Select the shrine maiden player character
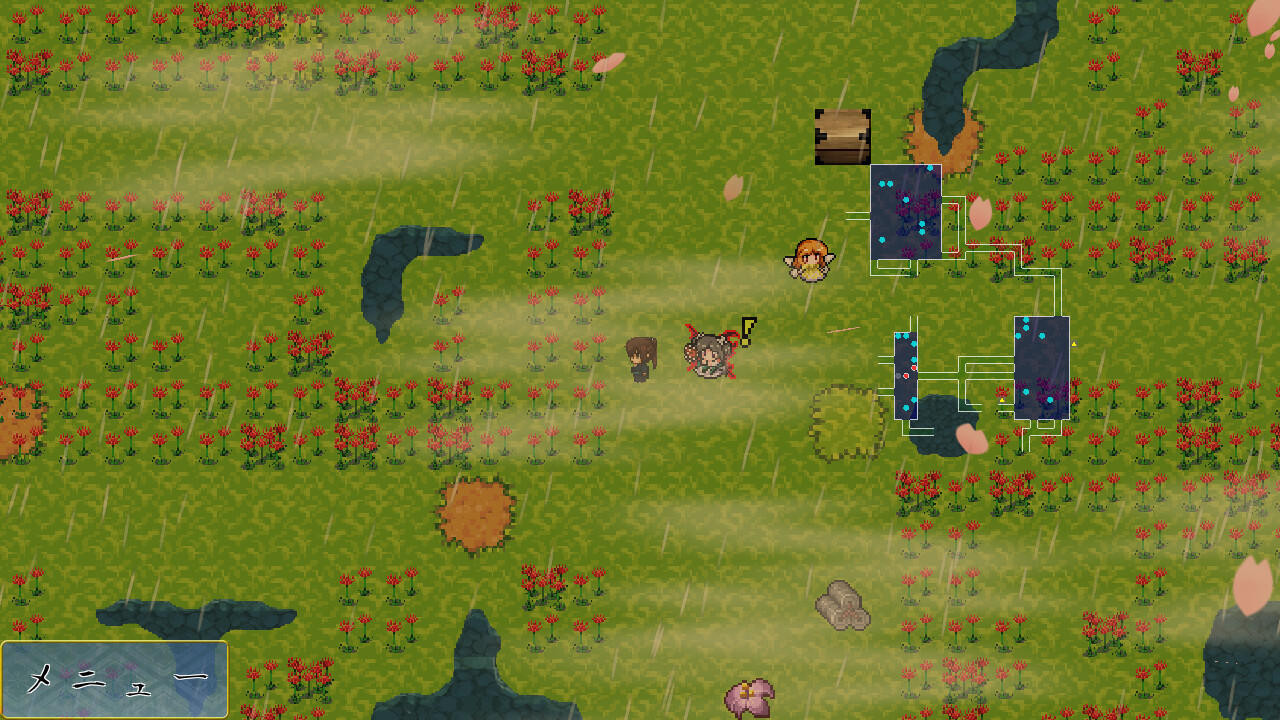 point(710,358)
